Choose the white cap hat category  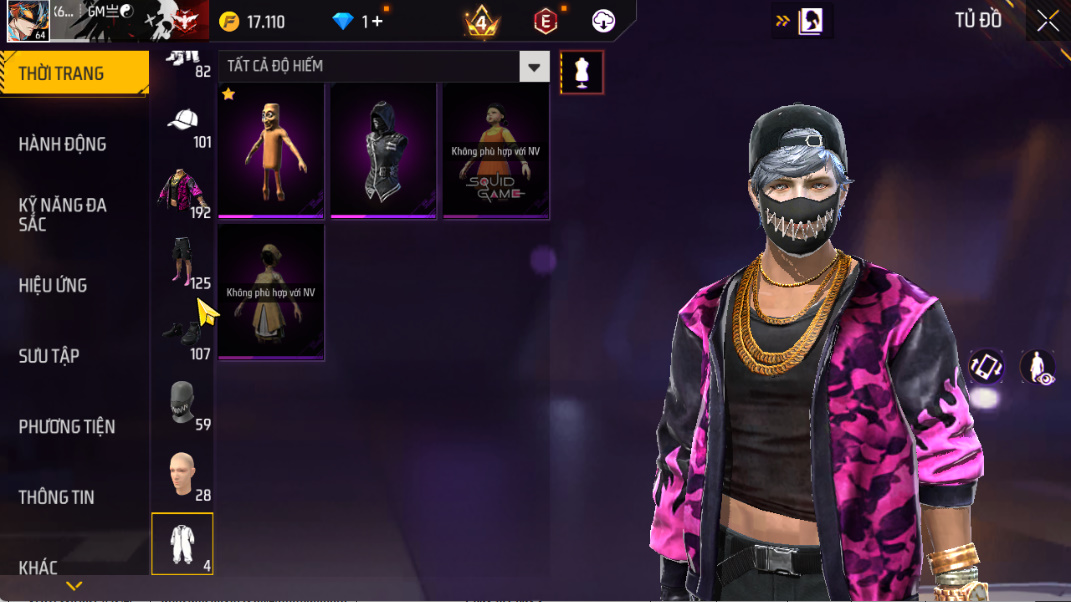point(183,124)
